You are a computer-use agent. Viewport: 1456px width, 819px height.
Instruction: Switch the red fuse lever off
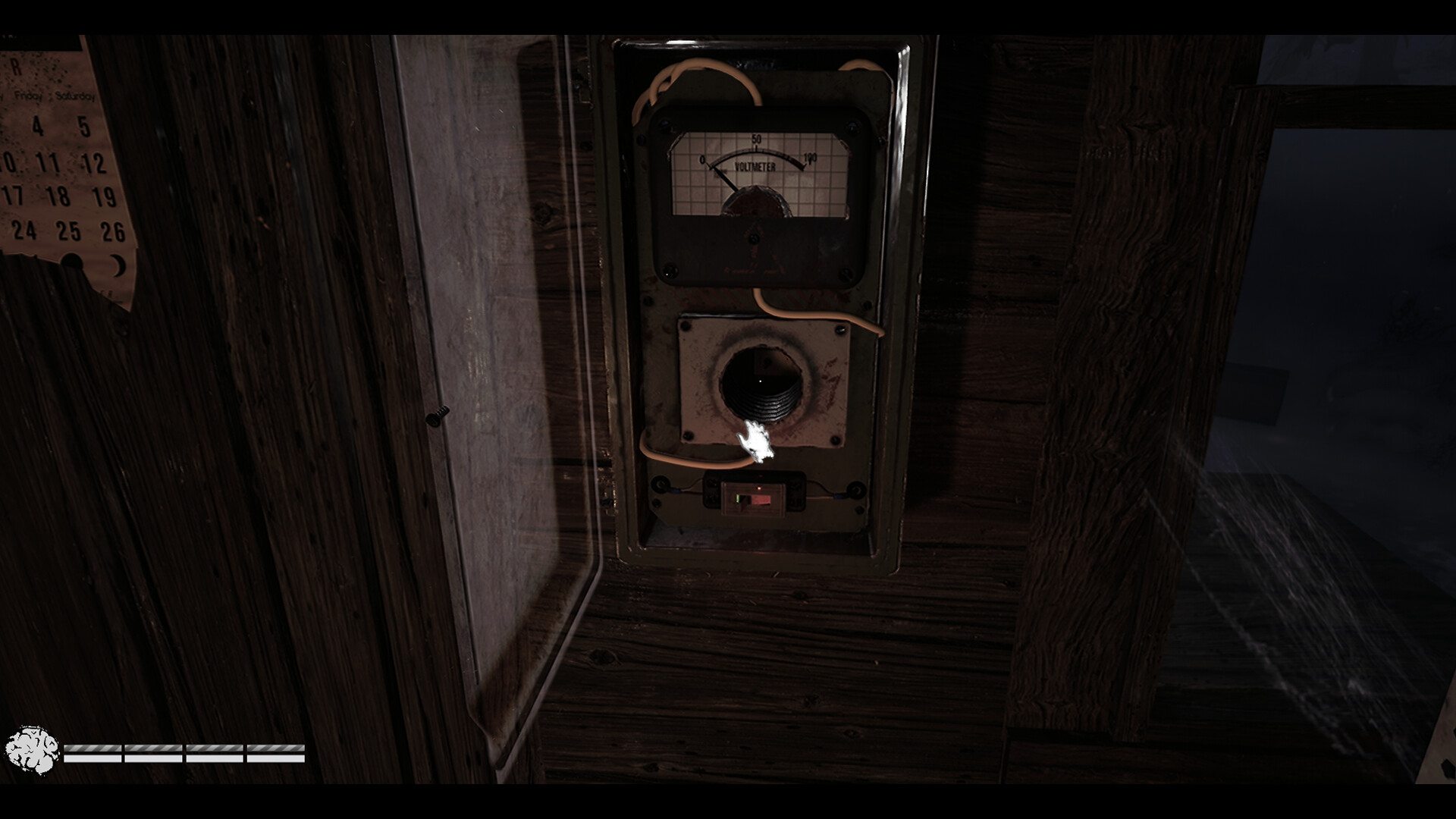click(x=760, y=500)
